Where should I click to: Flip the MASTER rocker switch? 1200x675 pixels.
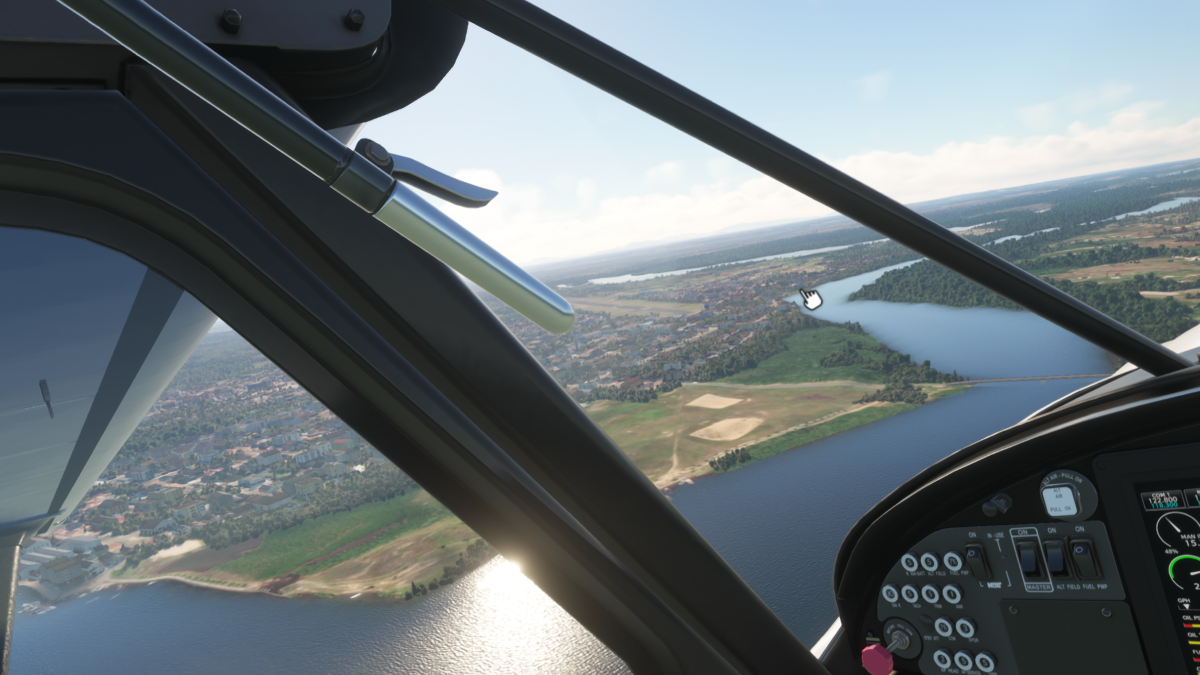1027,557
